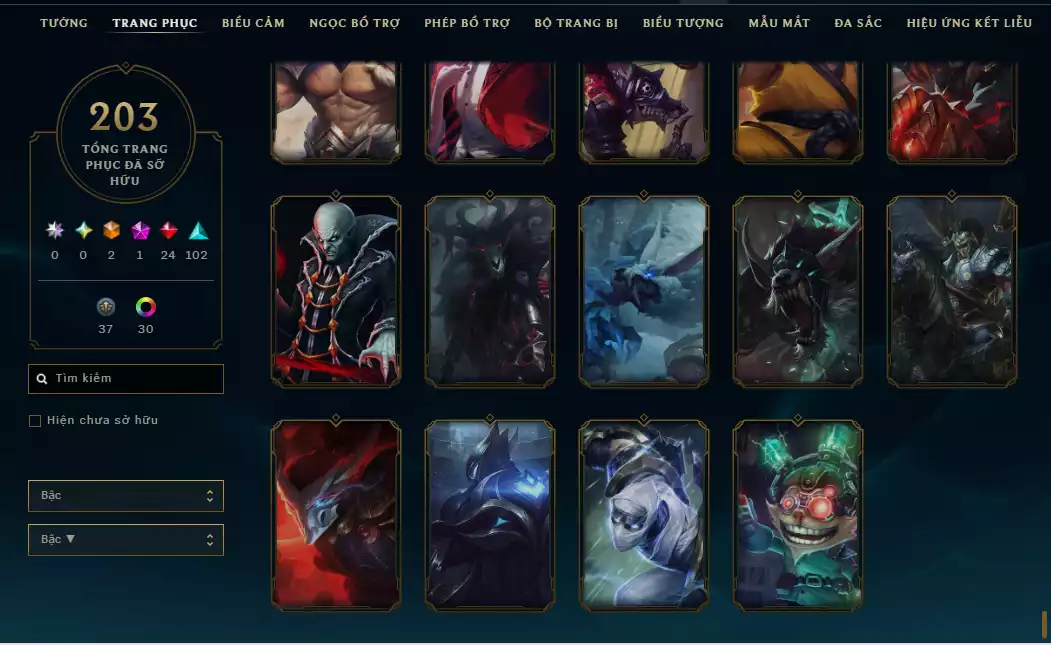Select the Trang Phục tab

pos(155,23)
